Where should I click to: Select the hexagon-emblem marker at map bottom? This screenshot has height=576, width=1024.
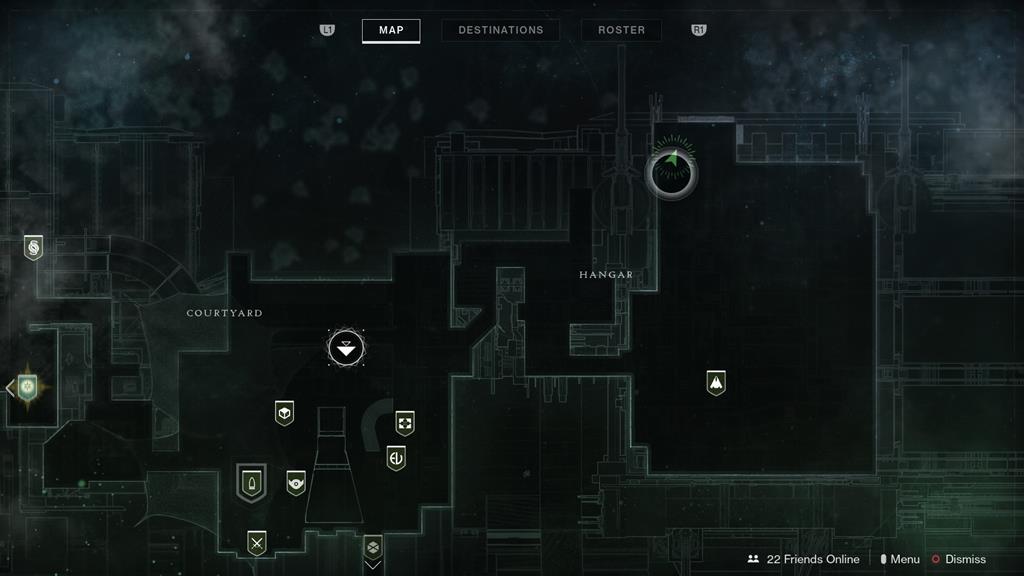pyautogui.click(x=373, y=546)
